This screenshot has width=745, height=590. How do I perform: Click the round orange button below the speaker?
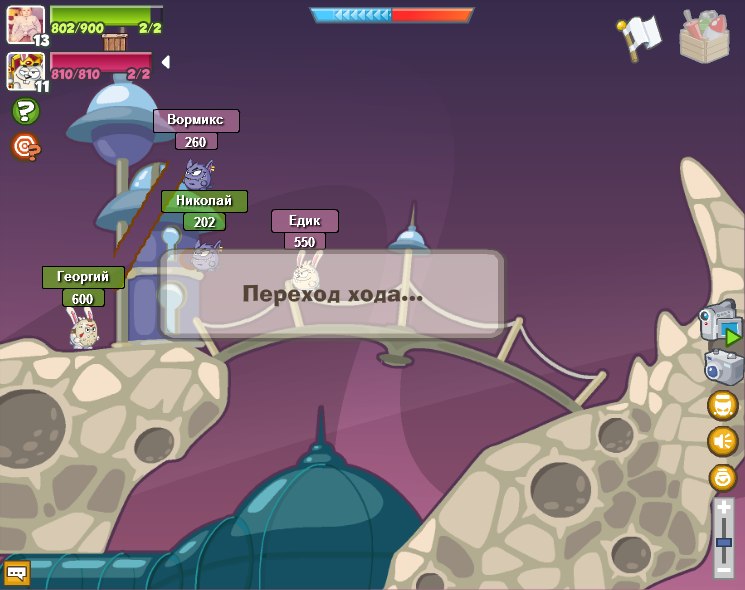coord(722,477)
